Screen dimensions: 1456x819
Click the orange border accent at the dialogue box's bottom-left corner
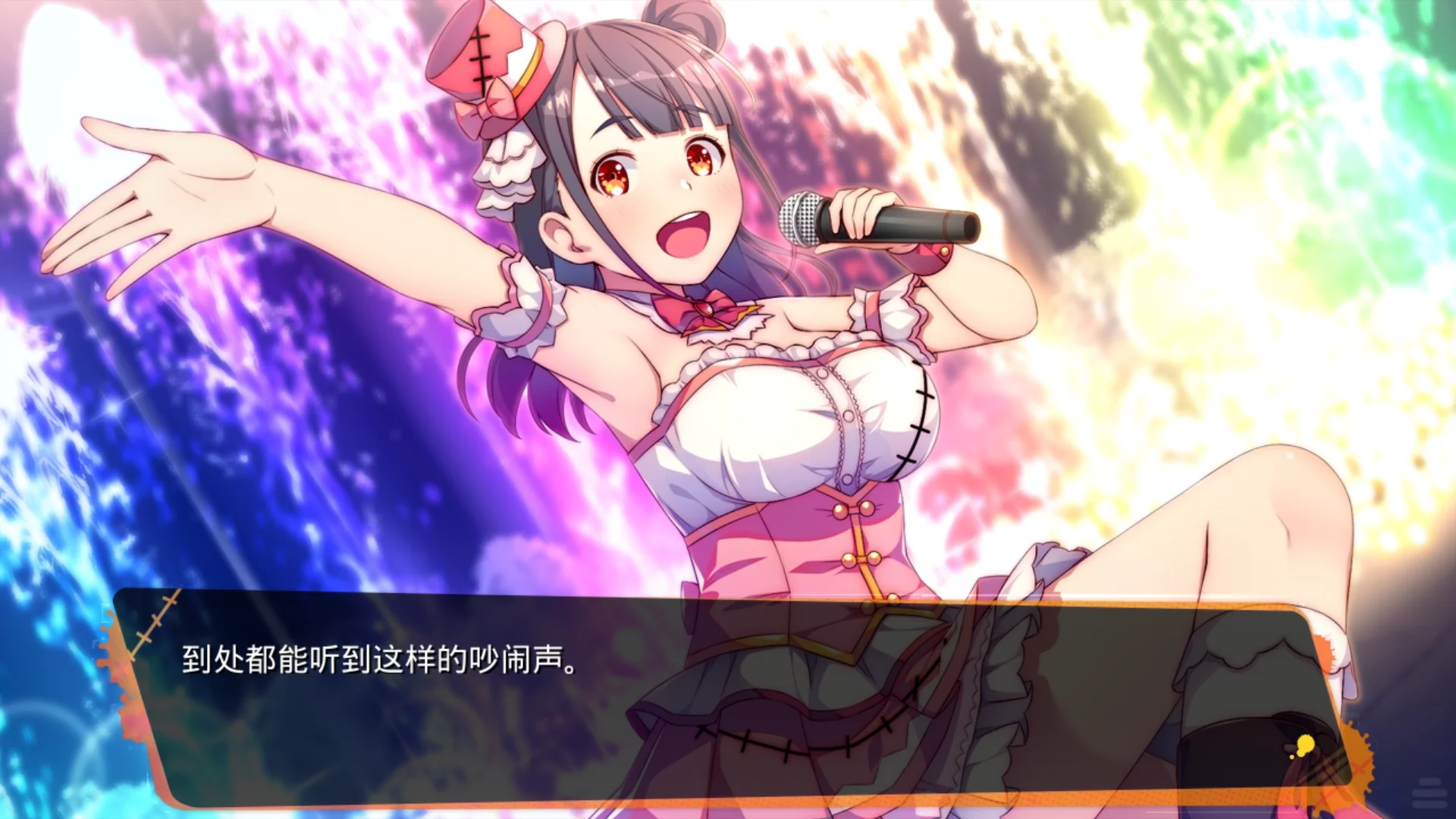pyautogui.click(x=167, y=796)
